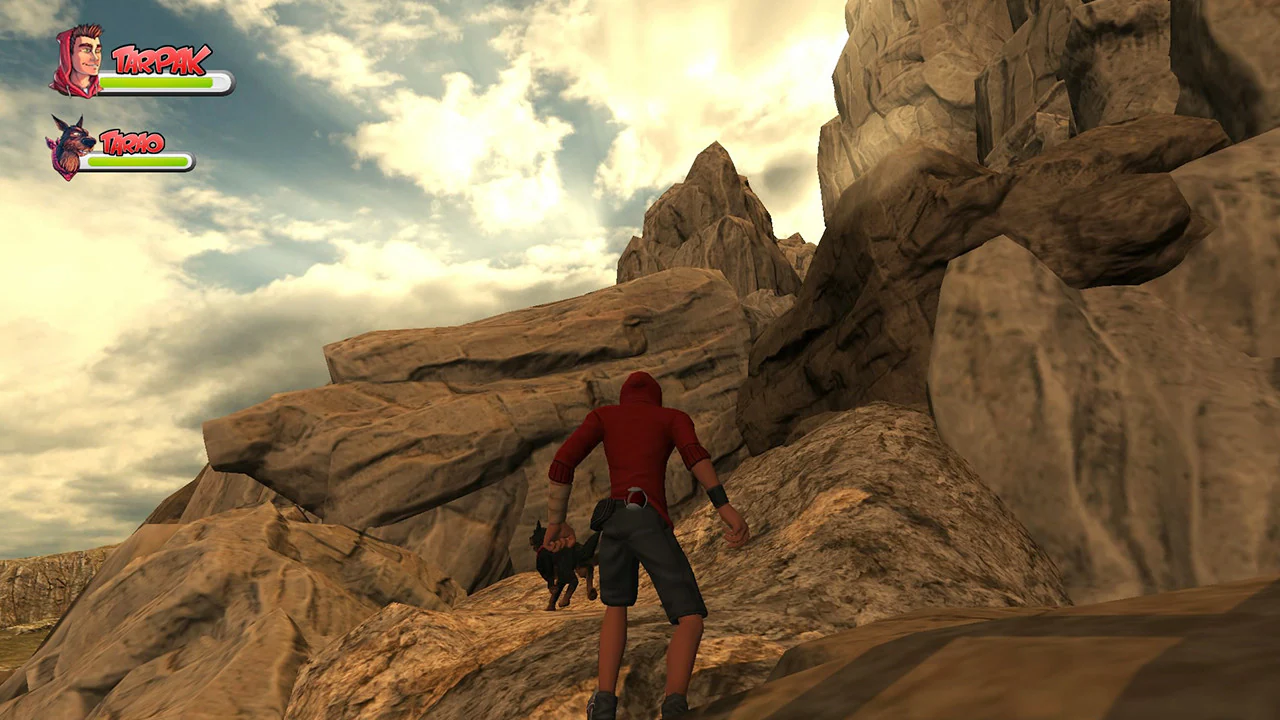Click Tarpak's green health bar
The image size is (1280, 720).
(155, 82)
